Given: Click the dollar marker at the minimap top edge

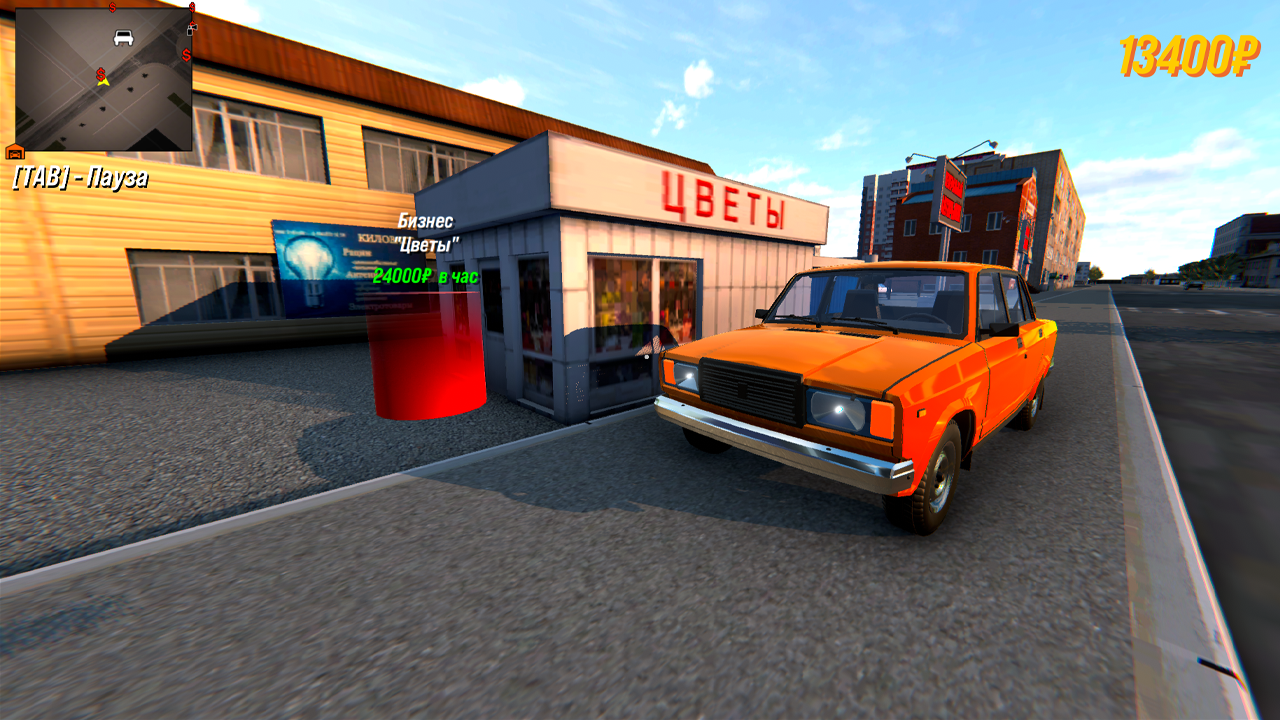Looking at the screenshot, I should (111, 9).
